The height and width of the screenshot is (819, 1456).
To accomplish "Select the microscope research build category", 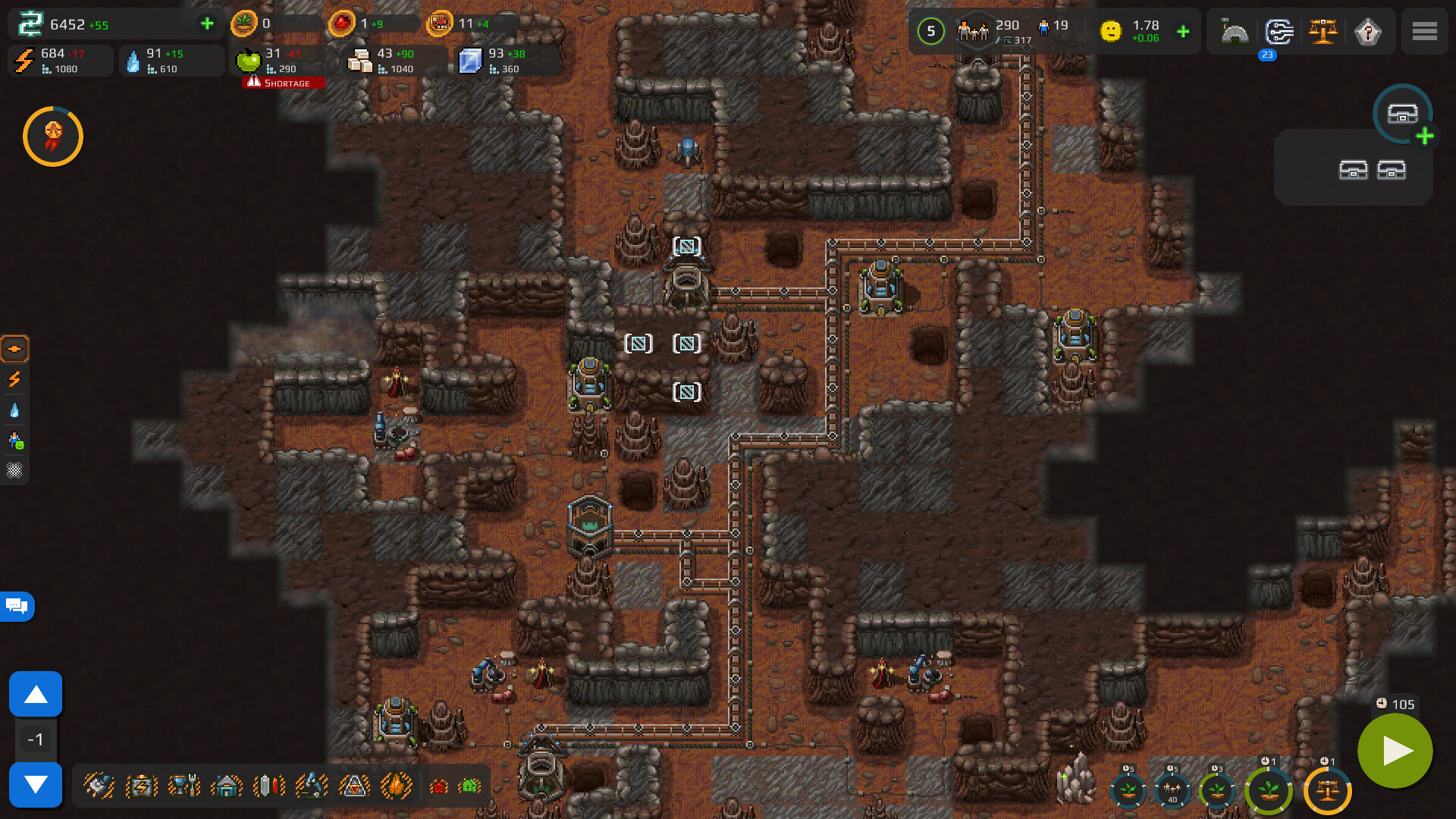I will [x=312, y=786].
